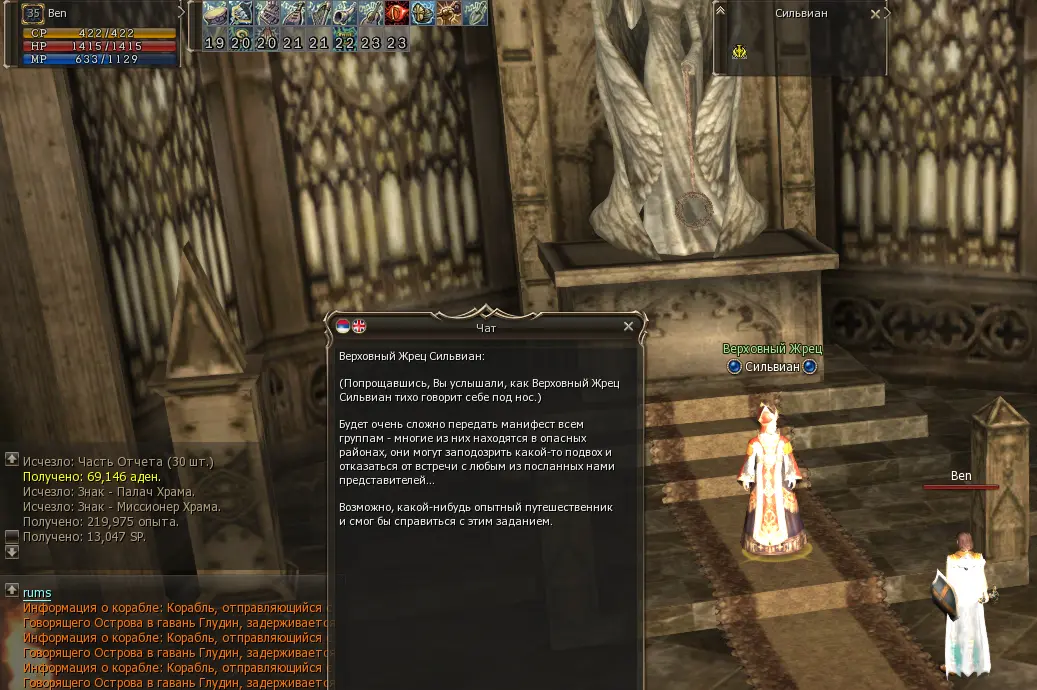Viewport: 1037px width, 690px height.
Task: Click the level 35 badge beside the name Ben
Action: [32, 14]
